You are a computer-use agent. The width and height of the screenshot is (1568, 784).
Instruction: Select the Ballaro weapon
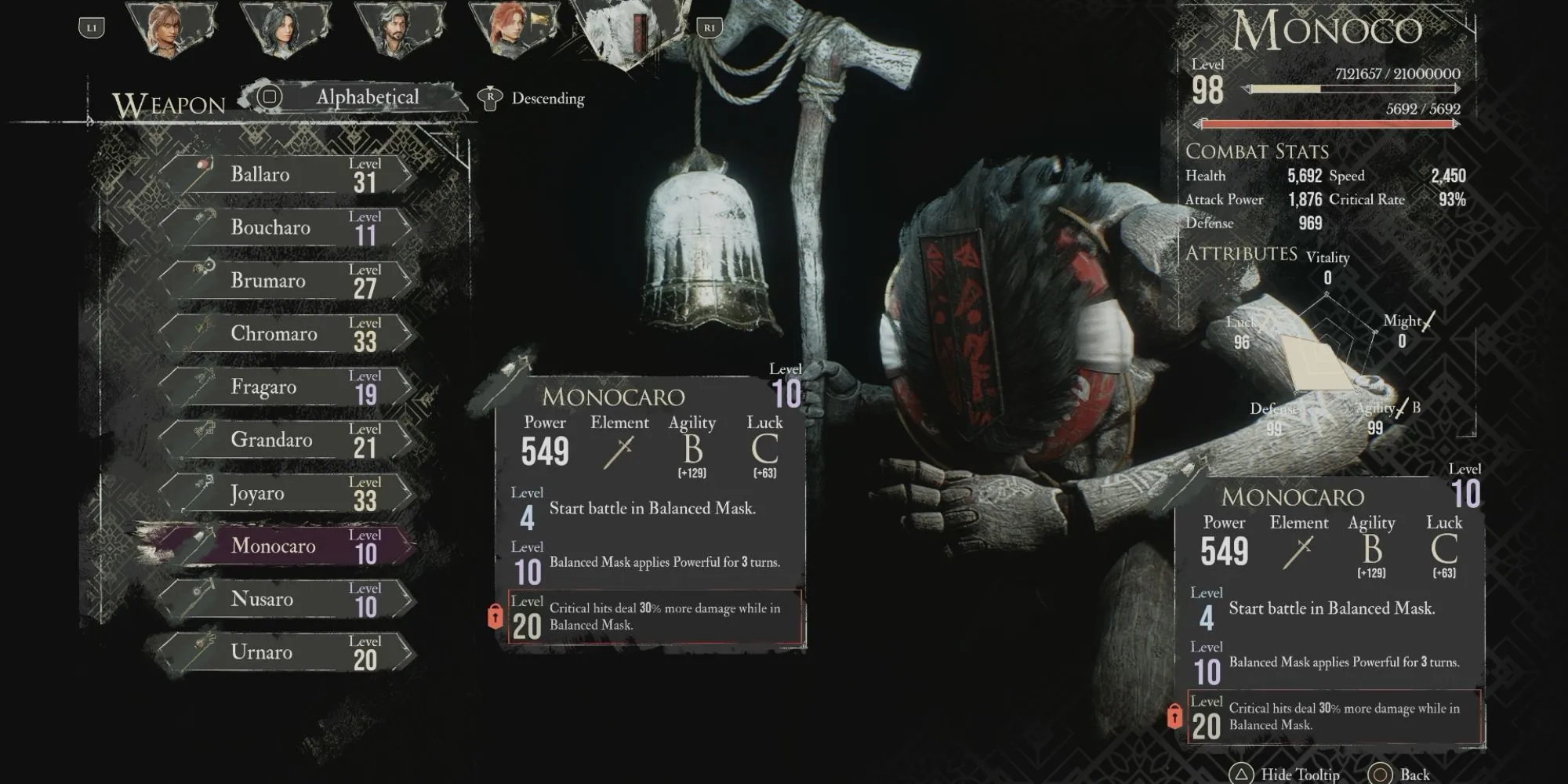pos(286,175)
